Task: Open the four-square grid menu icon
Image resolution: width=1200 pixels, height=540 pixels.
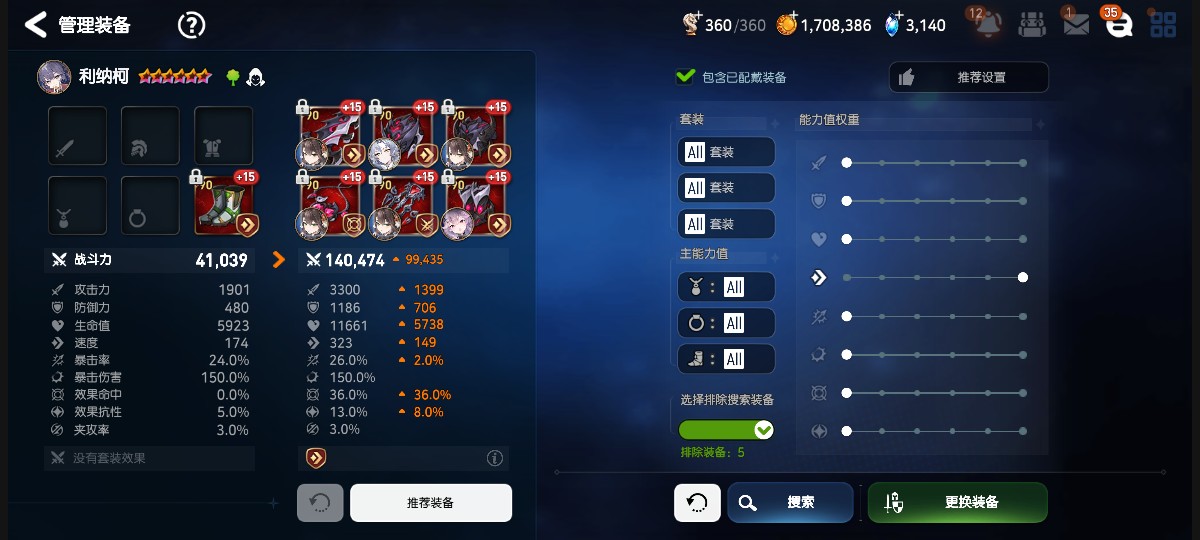Action: pos(1163,25)
